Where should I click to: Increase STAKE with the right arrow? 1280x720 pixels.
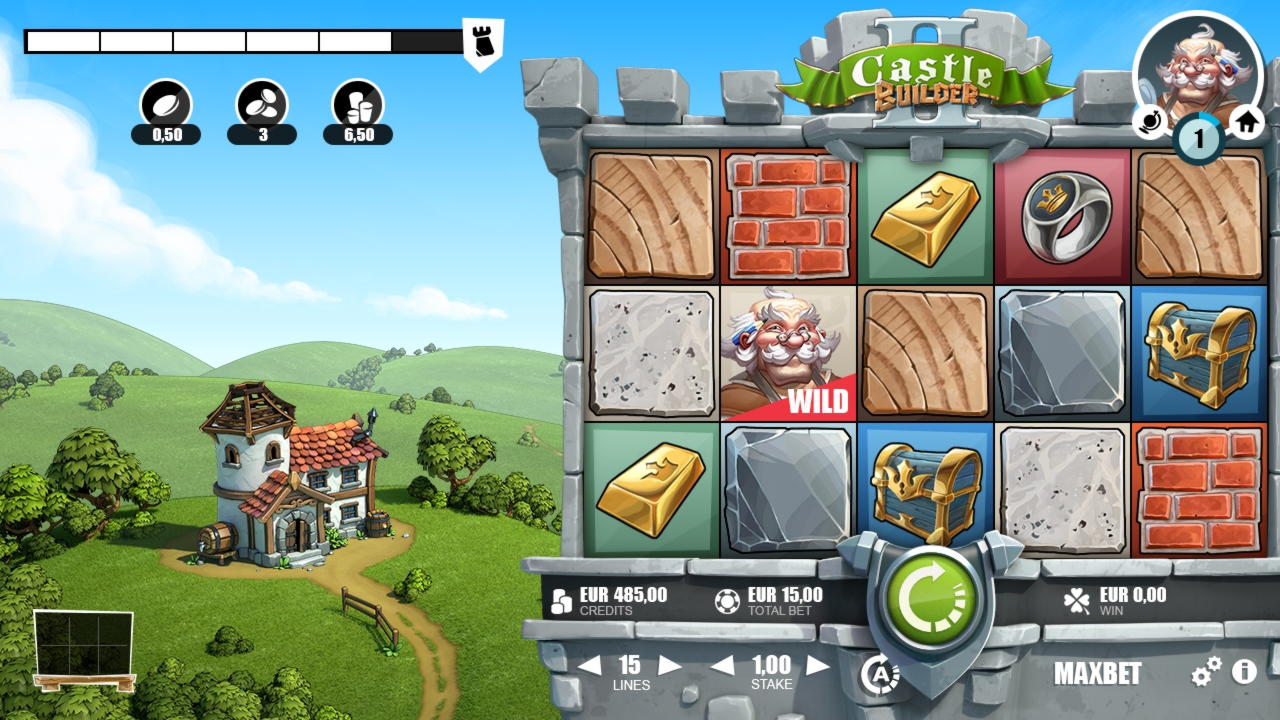tap(818, 665)
